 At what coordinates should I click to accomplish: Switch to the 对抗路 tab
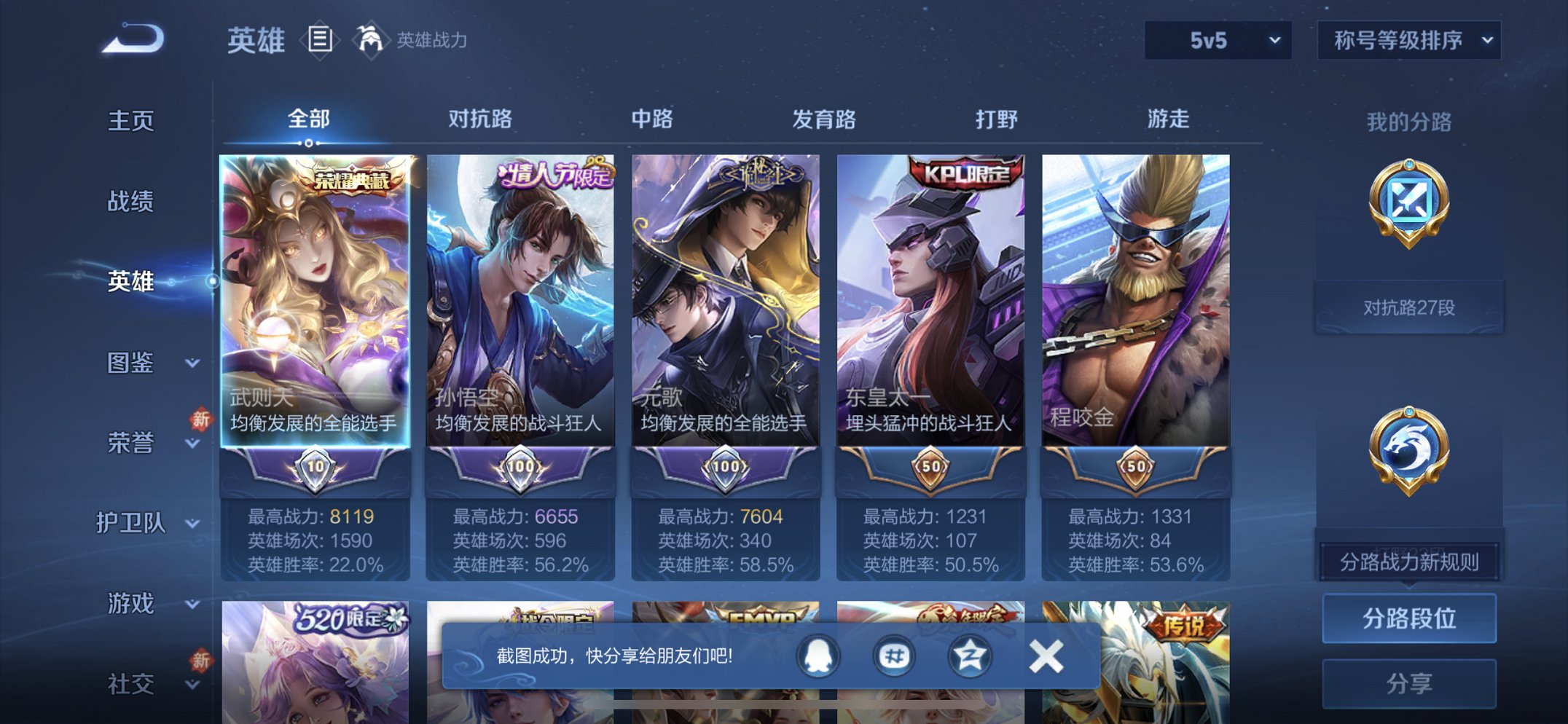click(477, 119)
